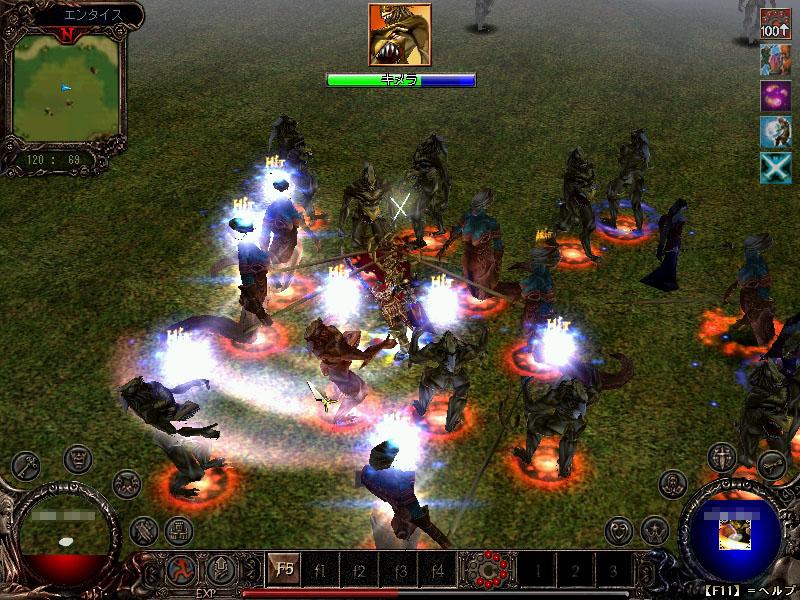Open the round key icon button
This screenshot has height=600, width=800.
pos(25,465)
